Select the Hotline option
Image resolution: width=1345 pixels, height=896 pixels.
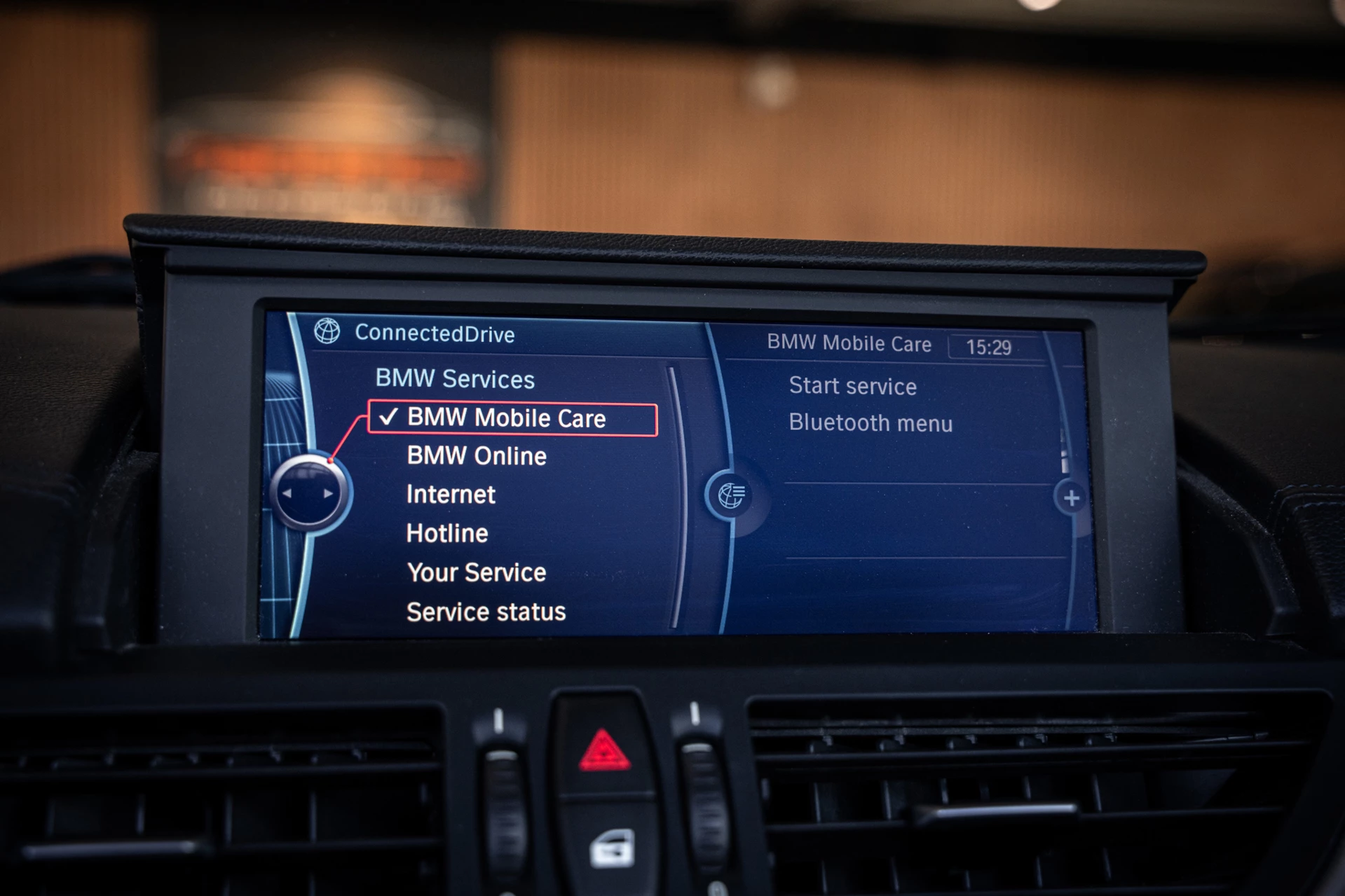[x=447, y=534]
